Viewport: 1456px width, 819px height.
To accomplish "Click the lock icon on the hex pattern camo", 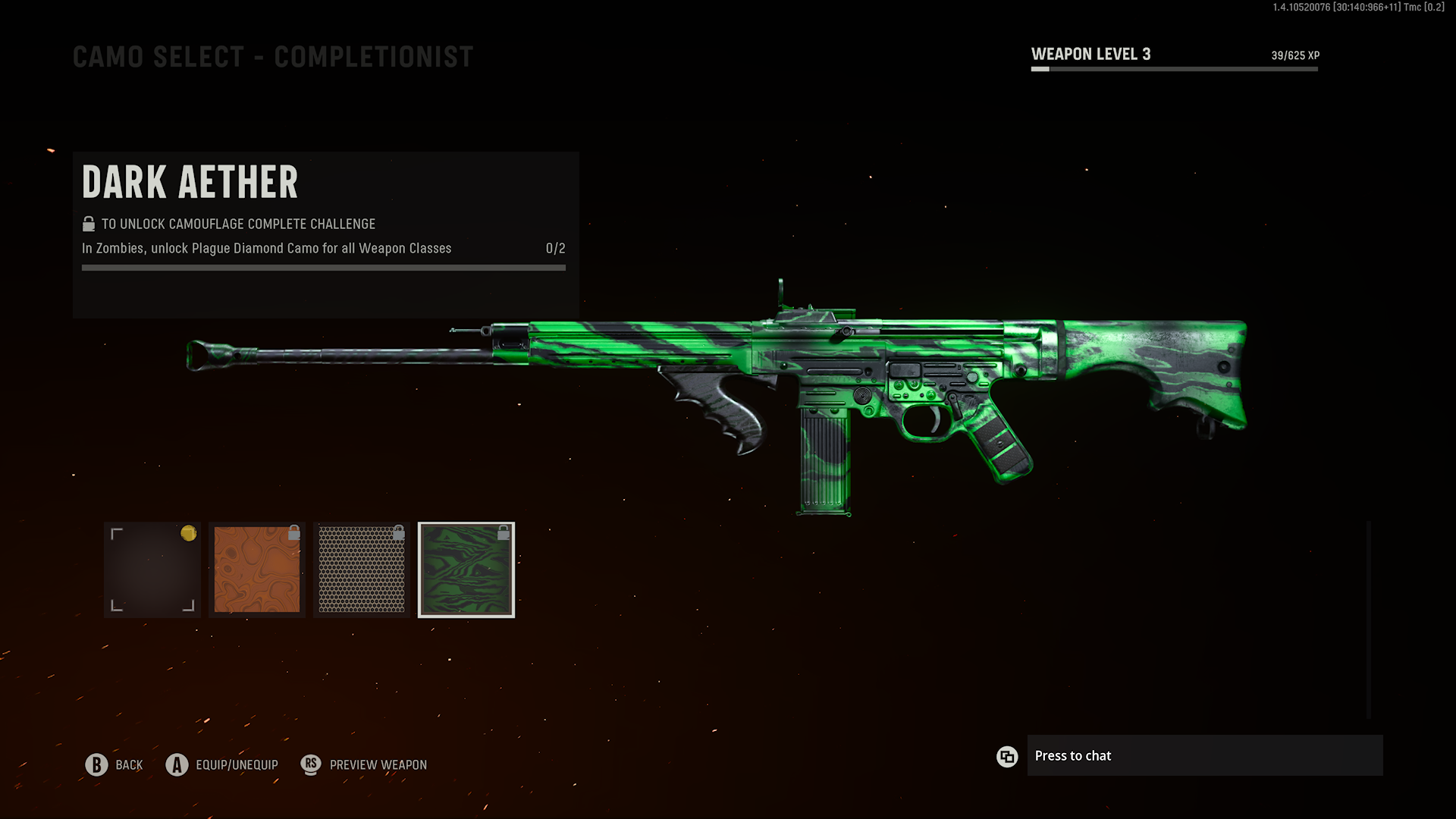I will (400, 533).
